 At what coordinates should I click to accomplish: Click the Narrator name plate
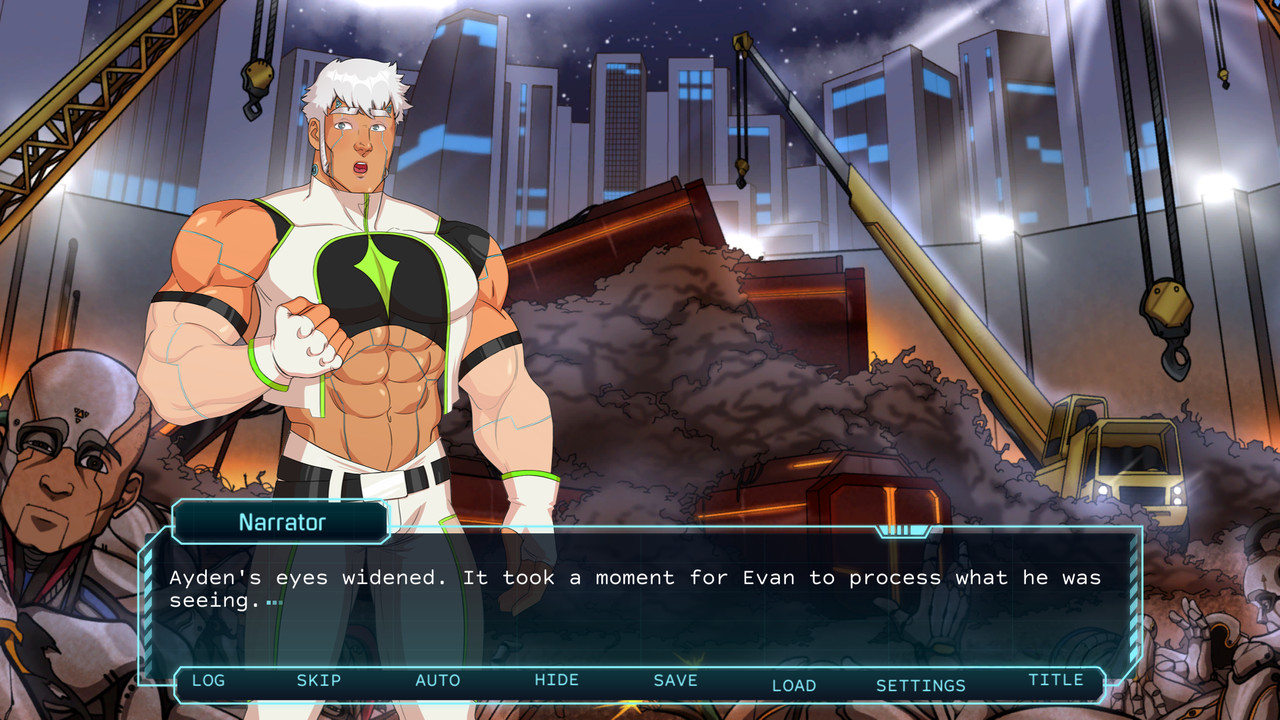pyautogui.click(x=280, y=522)
